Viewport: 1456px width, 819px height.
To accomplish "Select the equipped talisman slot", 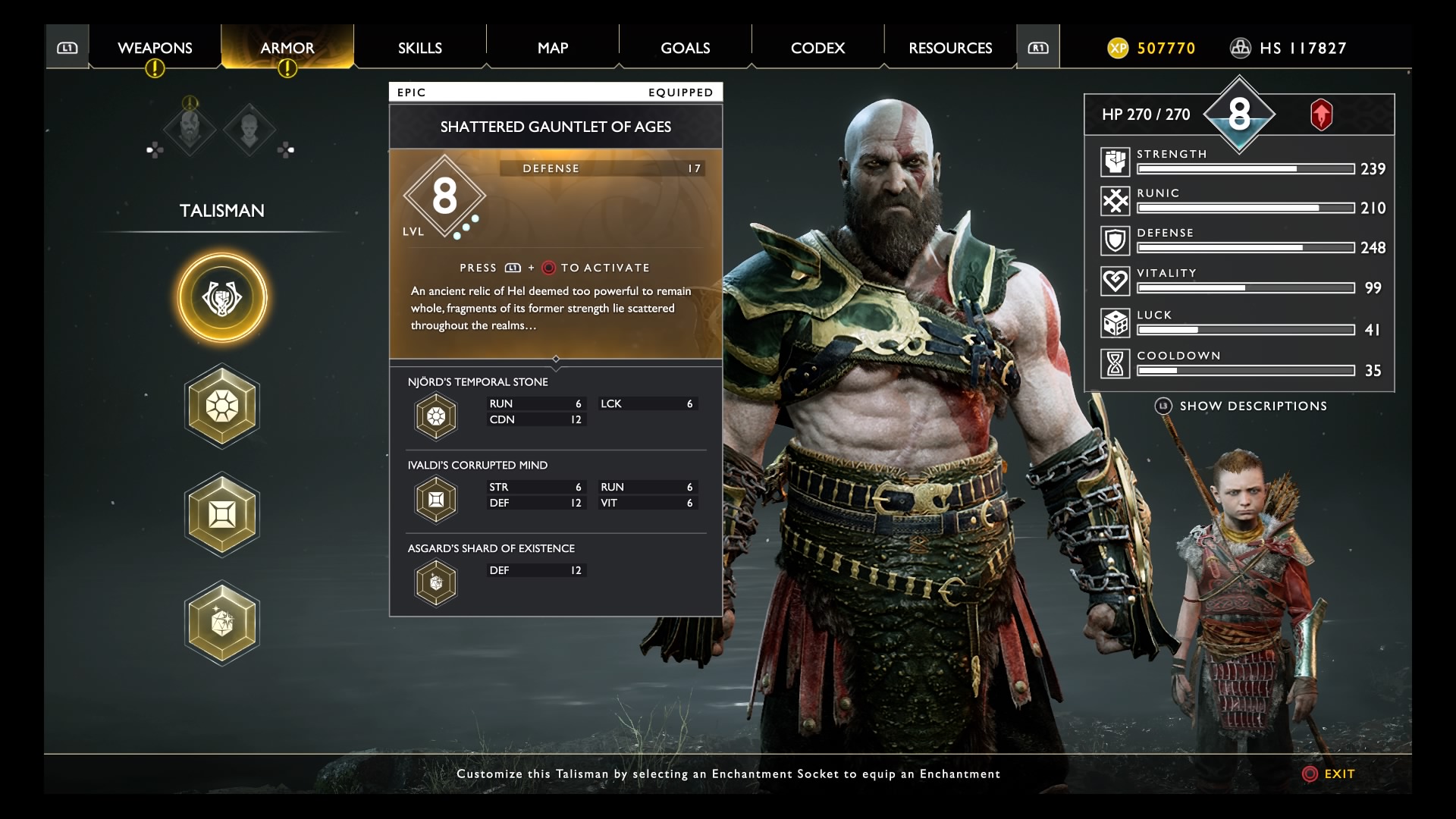I will pos(222,298).
